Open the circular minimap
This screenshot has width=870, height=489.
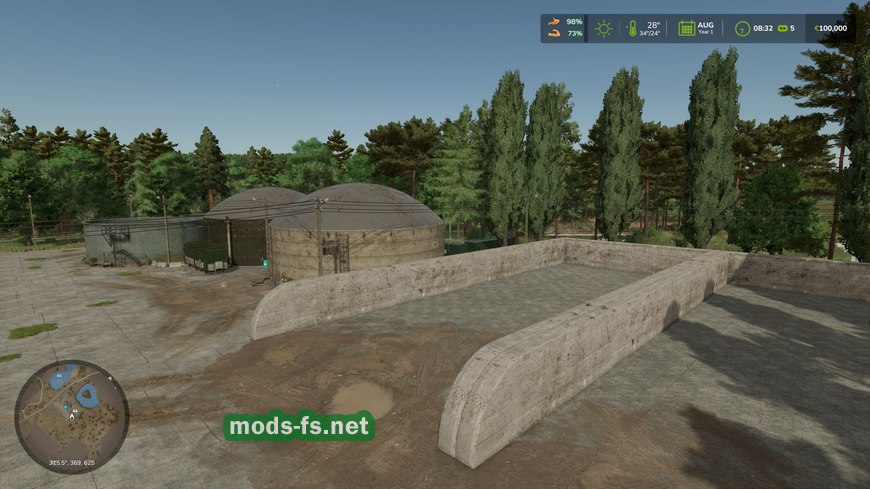coord(71,416)
